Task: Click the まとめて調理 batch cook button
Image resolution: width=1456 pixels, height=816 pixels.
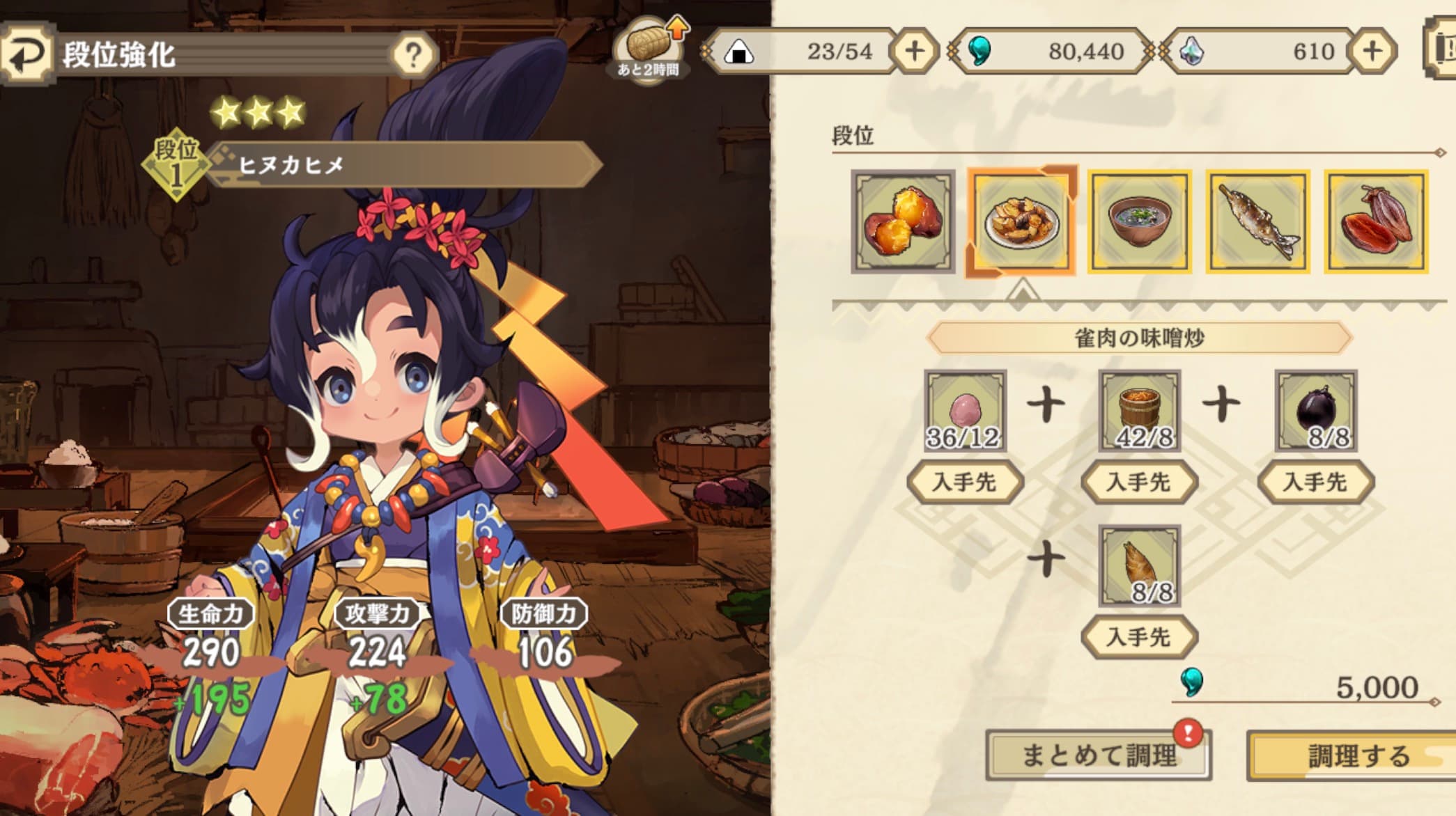Action: [1099, 755]
